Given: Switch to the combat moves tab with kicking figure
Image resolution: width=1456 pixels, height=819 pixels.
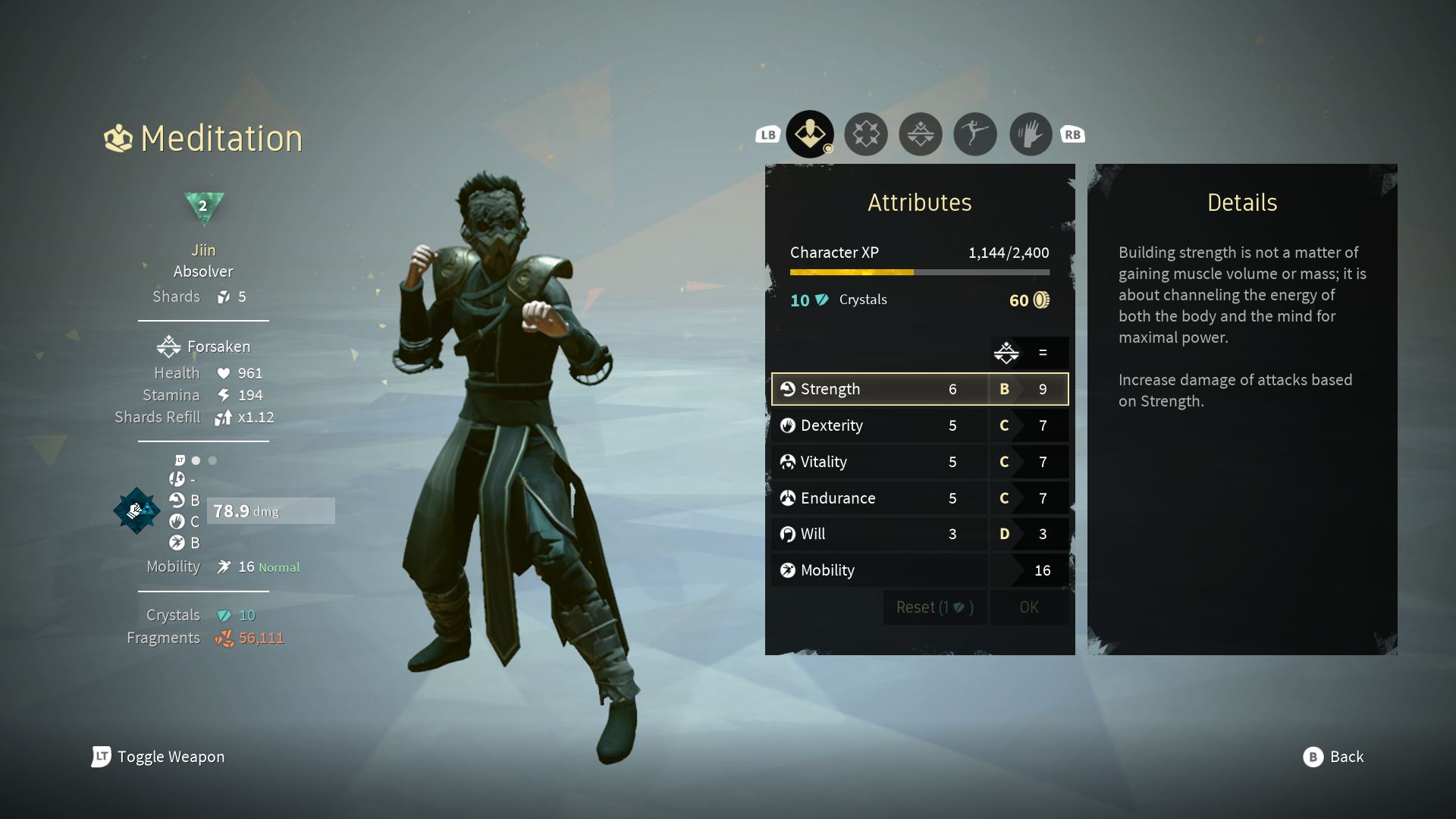Looking at the screenshot, I should pos(974,133).
